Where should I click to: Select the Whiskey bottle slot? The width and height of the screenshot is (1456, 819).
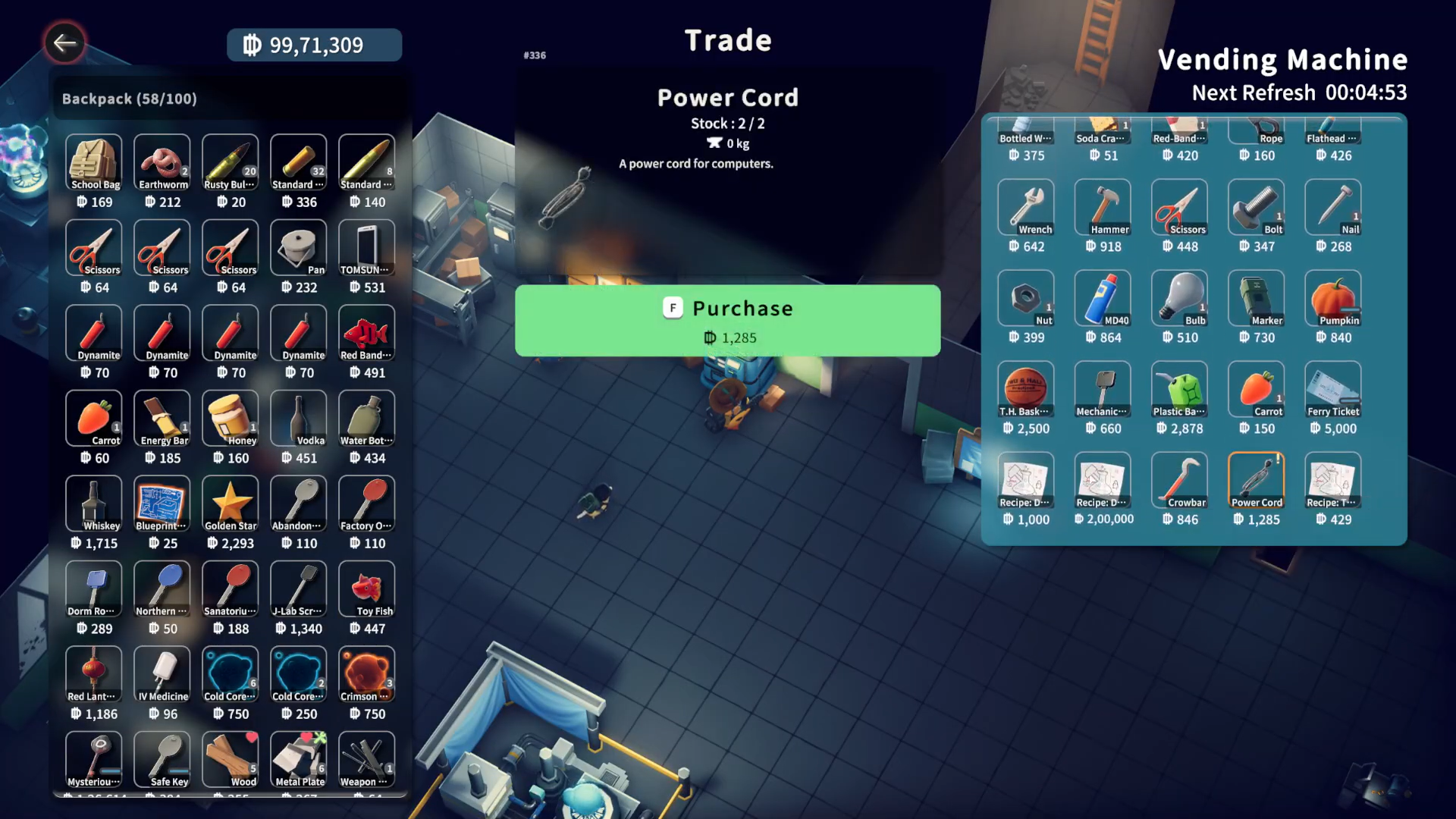(94, 504)
